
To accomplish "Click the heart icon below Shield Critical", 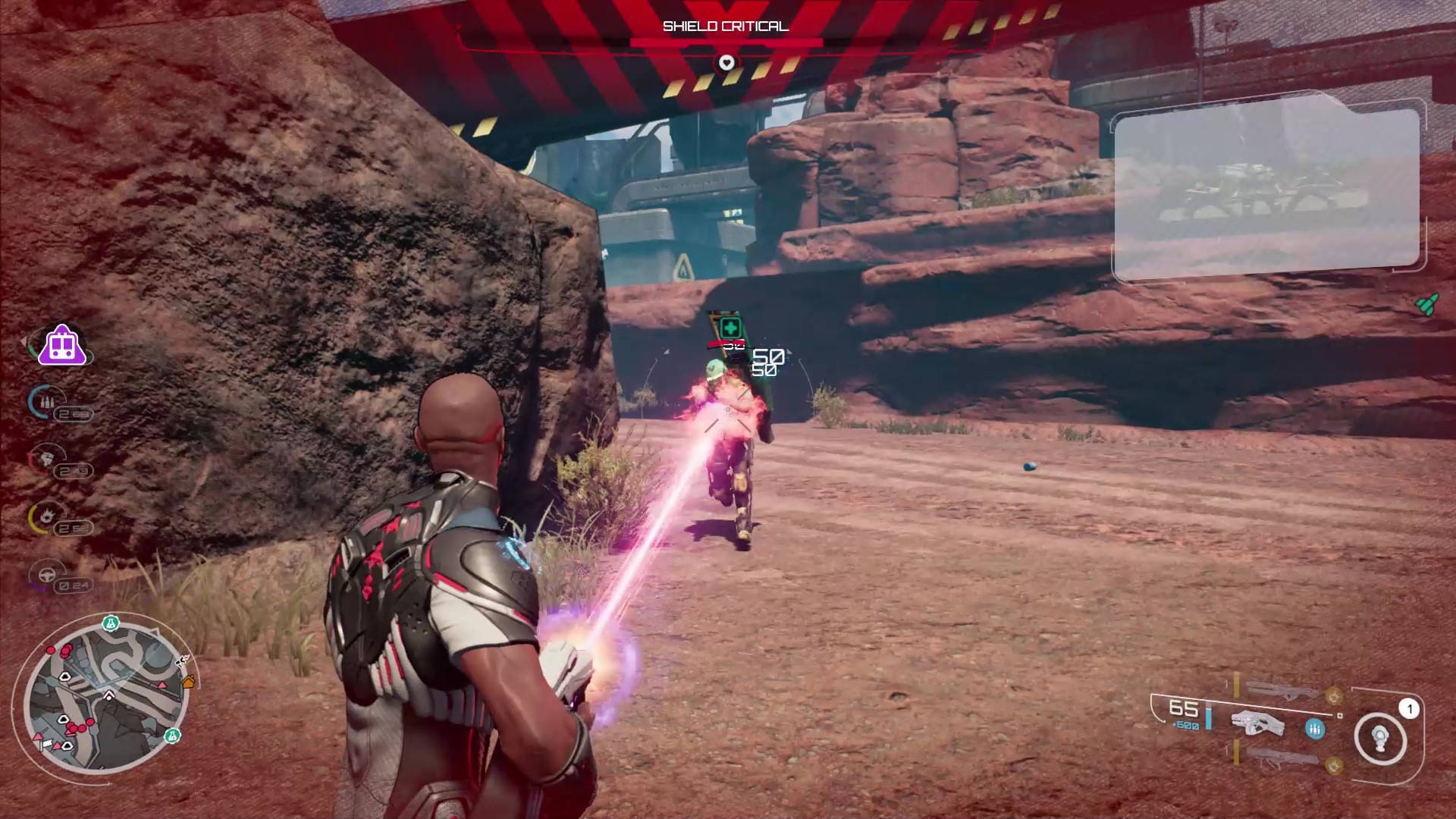I will [726, 62].
